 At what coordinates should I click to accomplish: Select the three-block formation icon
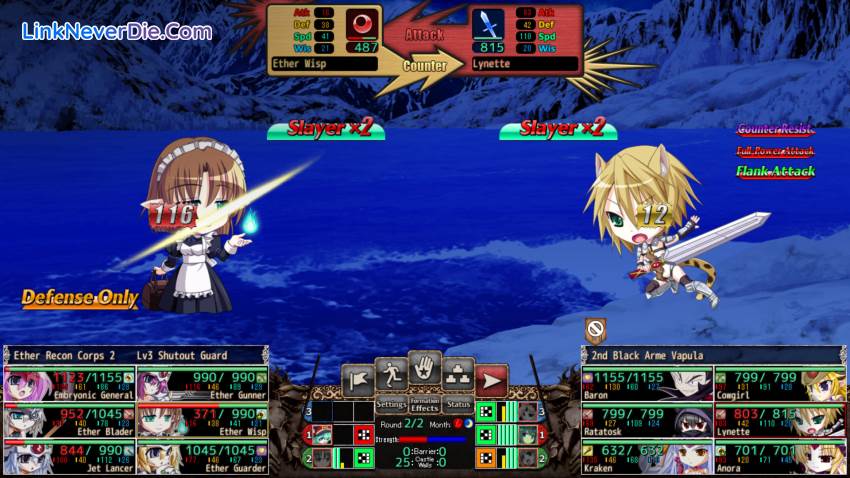point(458,374)
